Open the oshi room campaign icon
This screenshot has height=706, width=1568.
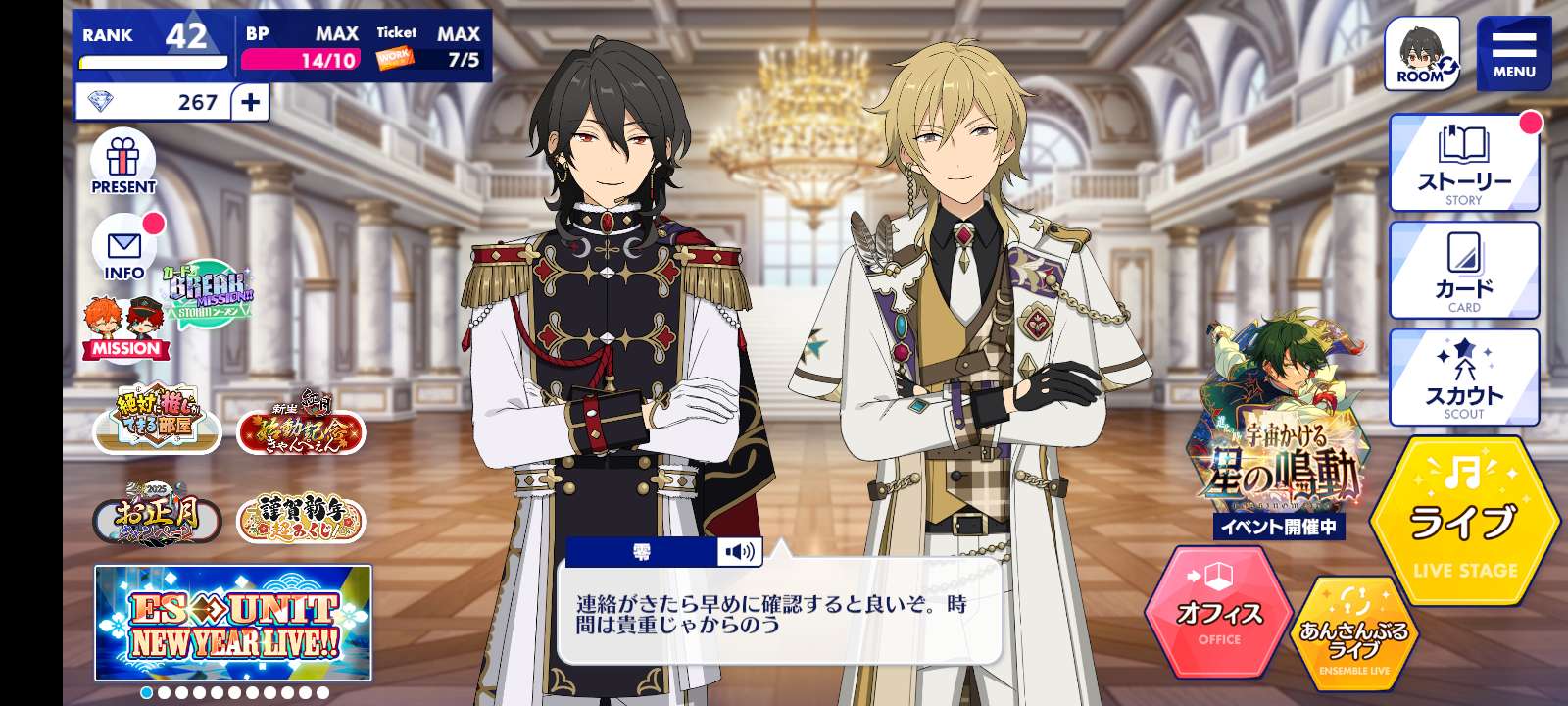[x=157, y=418]
